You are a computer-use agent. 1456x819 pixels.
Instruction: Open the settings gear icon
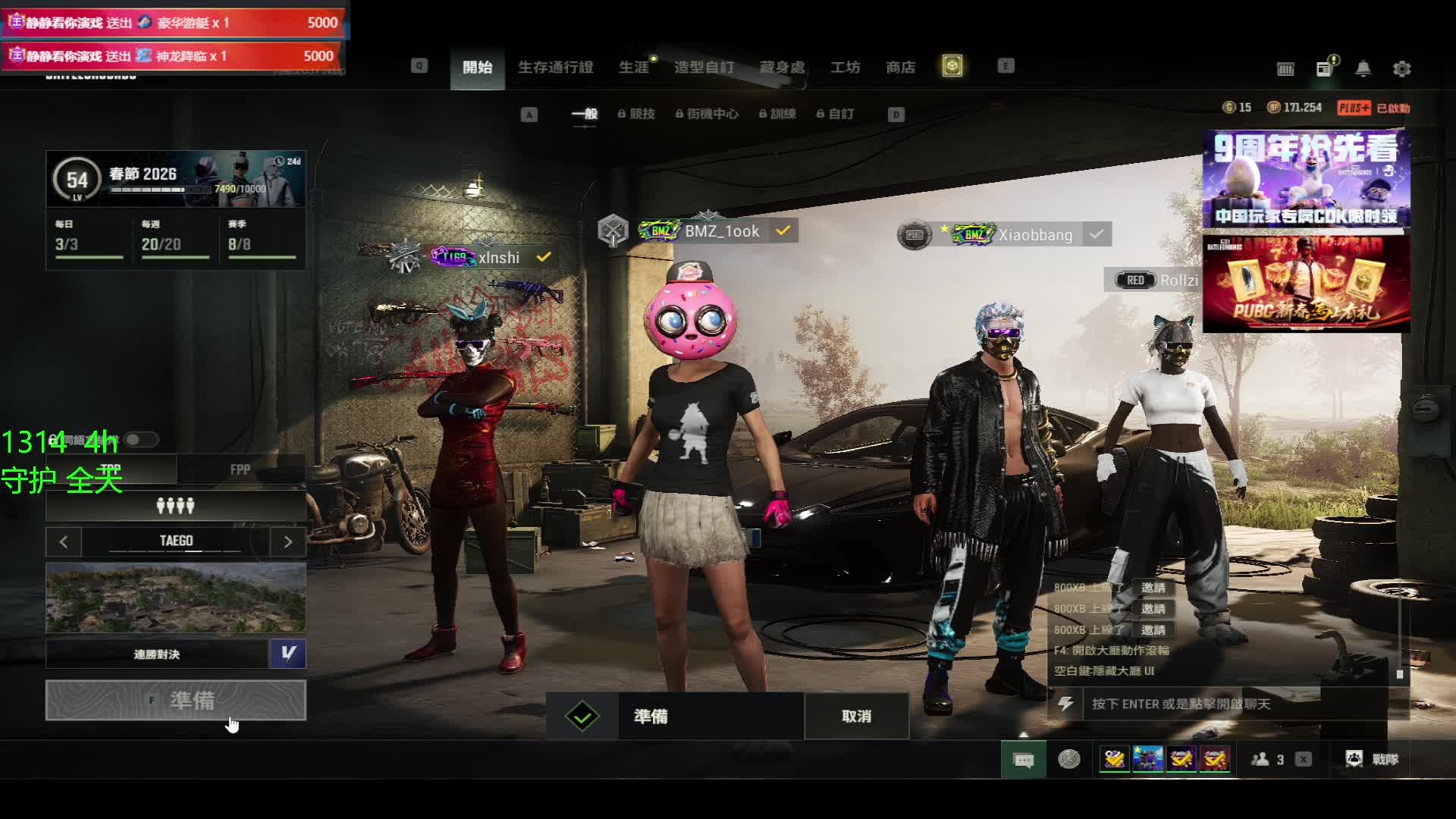pyautogui.click(x=1401, y=69)
